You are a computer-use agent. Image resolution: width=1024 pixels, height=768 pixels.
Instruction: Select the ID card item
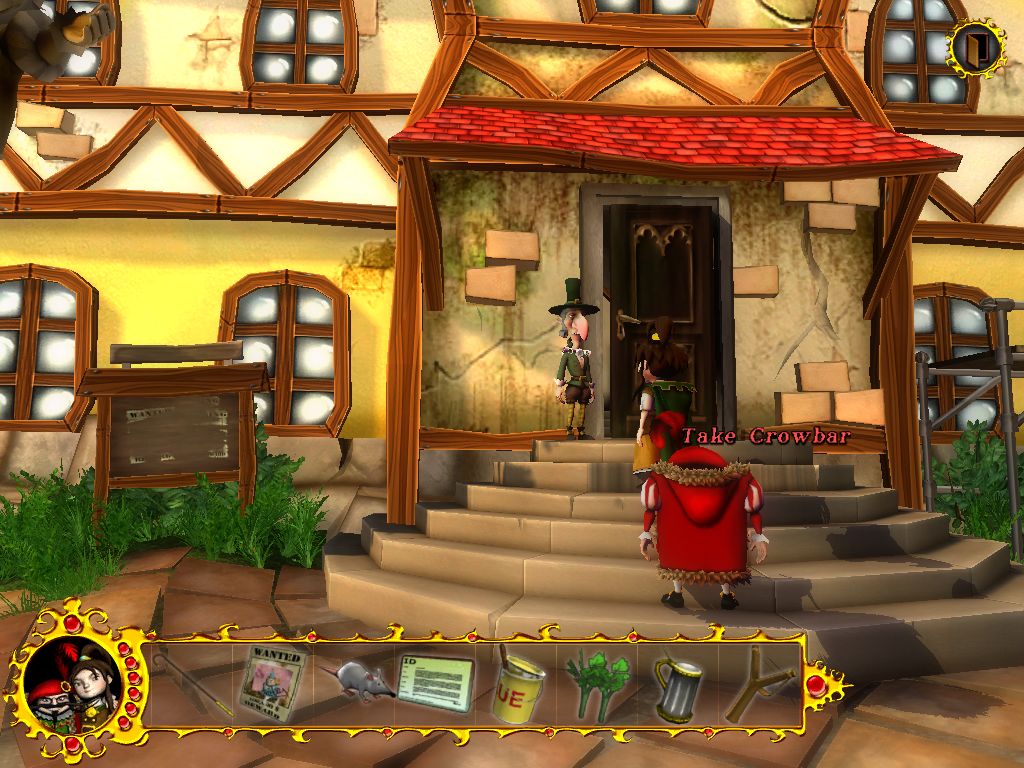tap(435, 682)
